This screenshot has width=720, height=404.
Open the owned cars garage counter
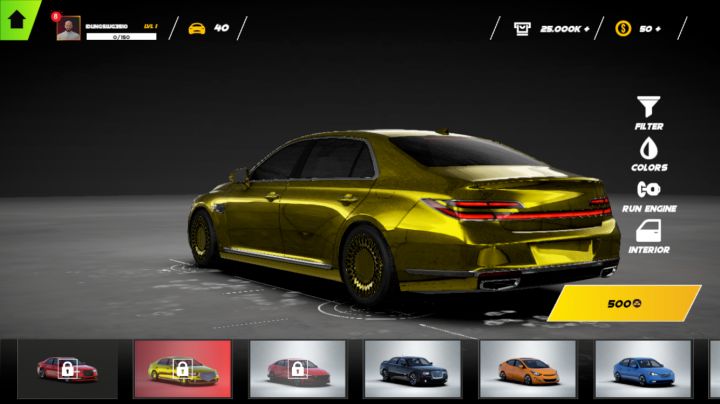coord(208,28)
